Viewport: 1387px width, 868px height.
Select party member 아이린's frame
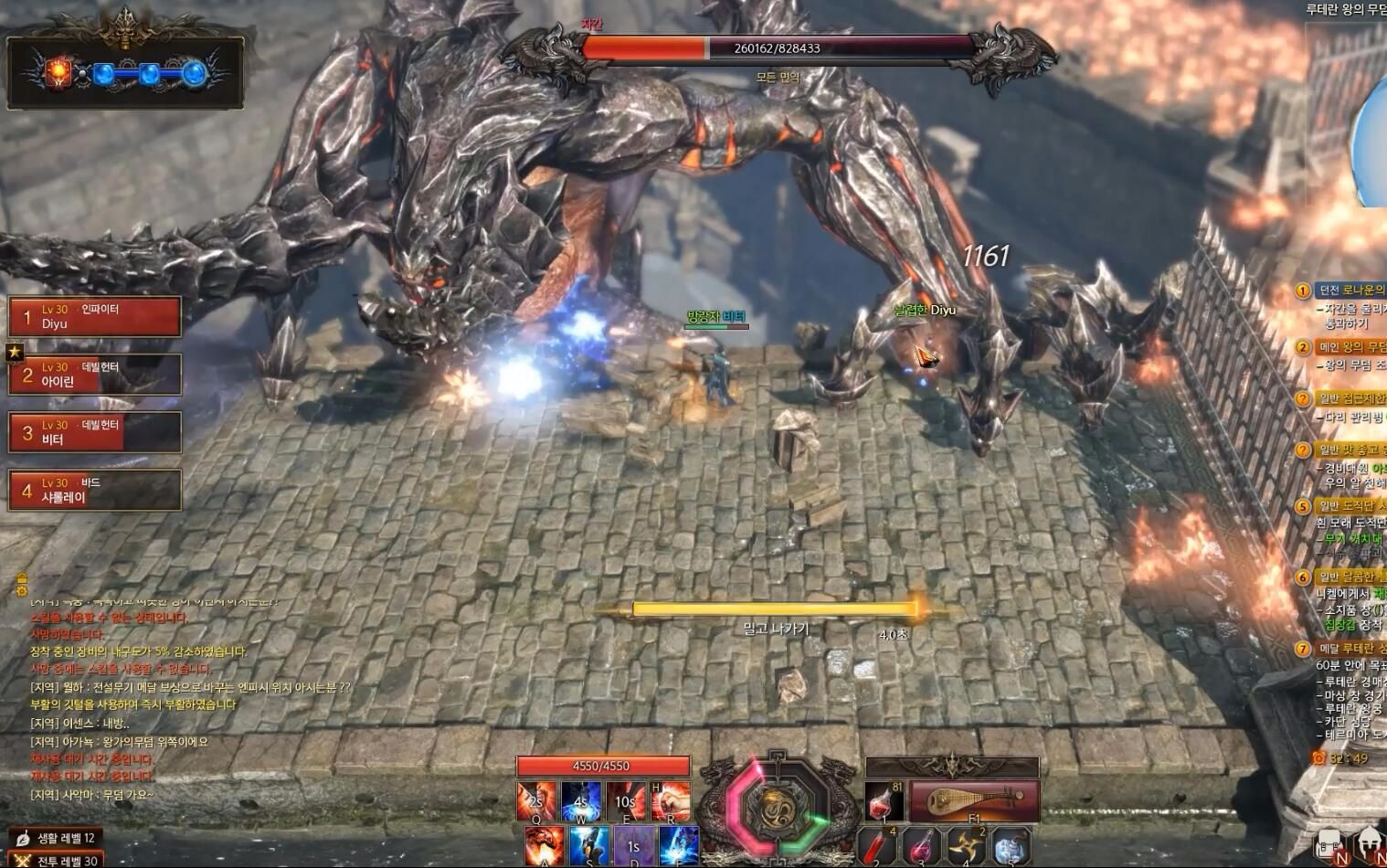(95, 375)
